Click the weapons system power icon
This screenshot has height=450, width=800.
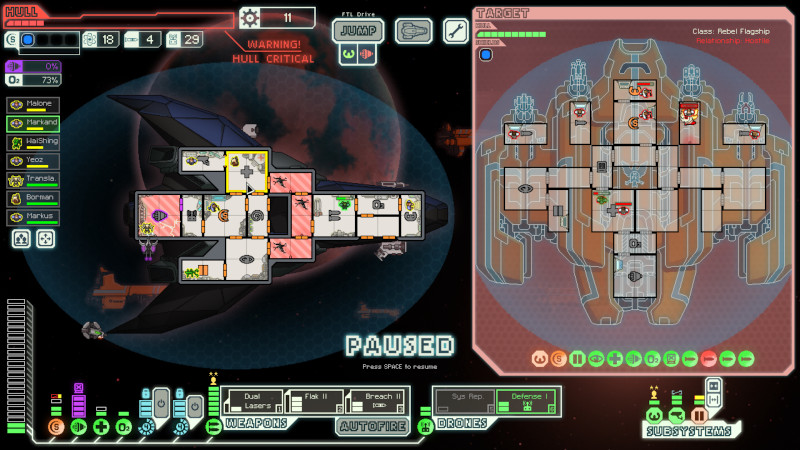tap(213, 427)
